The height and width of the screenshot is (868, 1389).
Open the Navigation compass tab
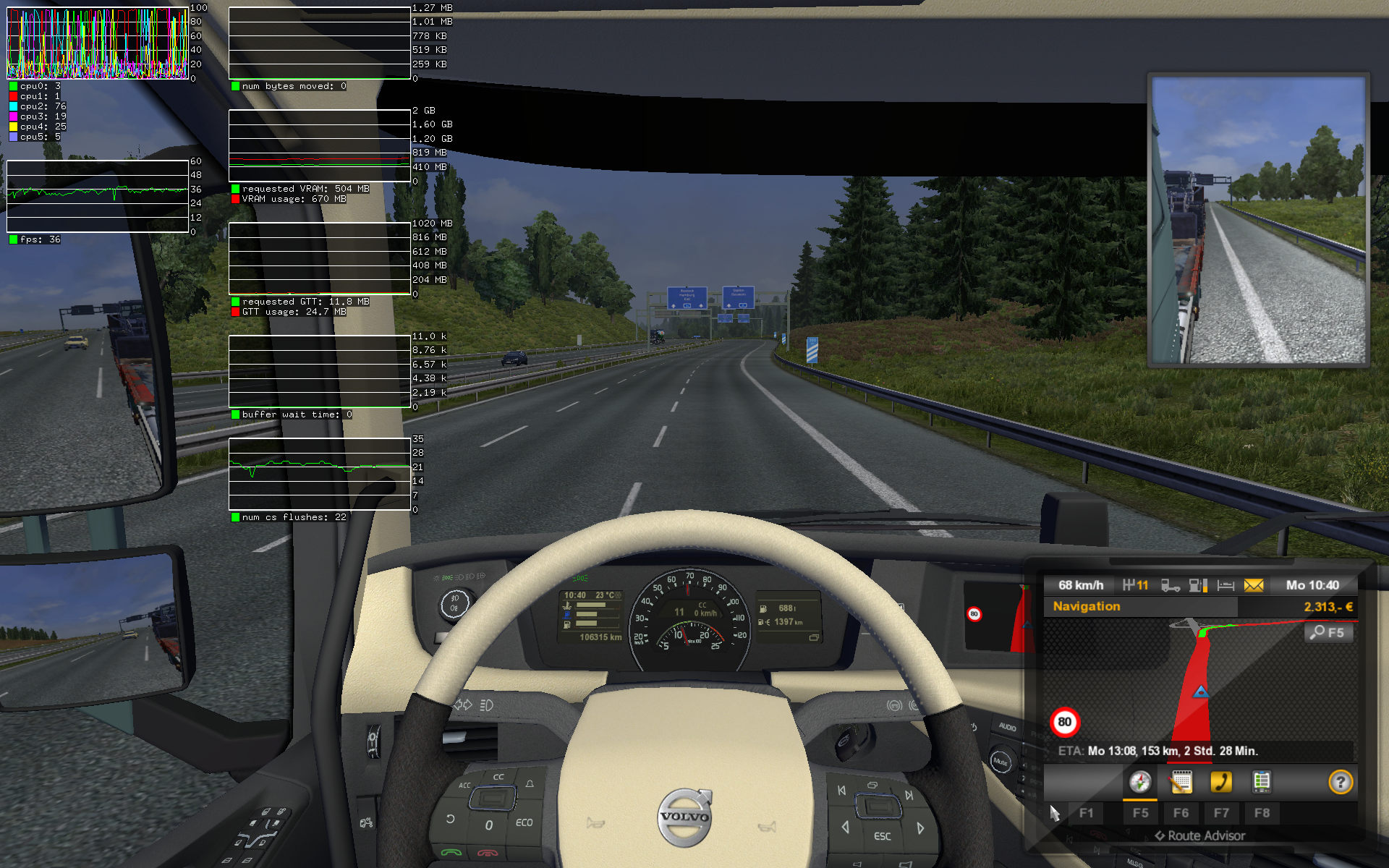click(1140, 782)
